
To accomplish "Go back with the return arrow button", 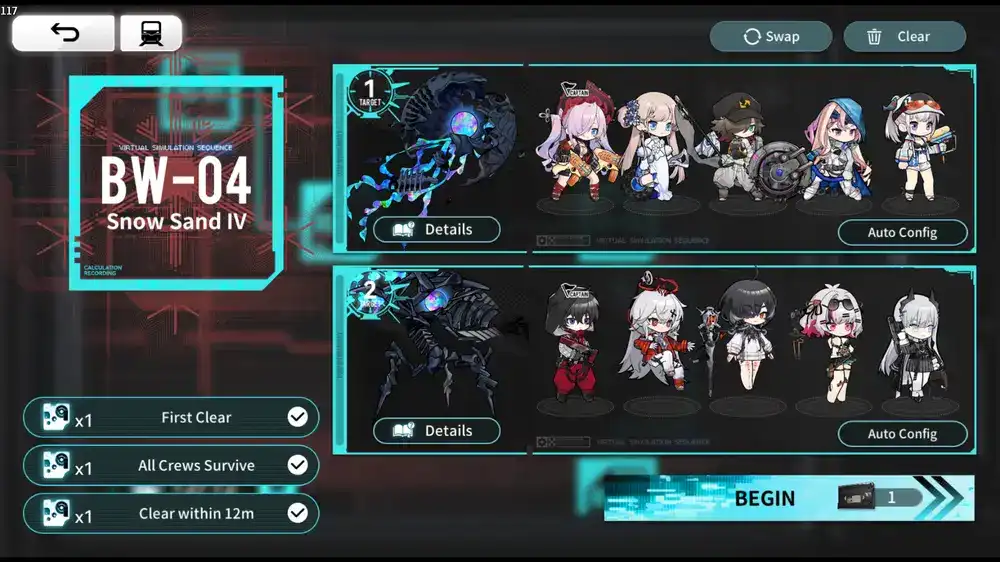I will click(x=63, y=34).
